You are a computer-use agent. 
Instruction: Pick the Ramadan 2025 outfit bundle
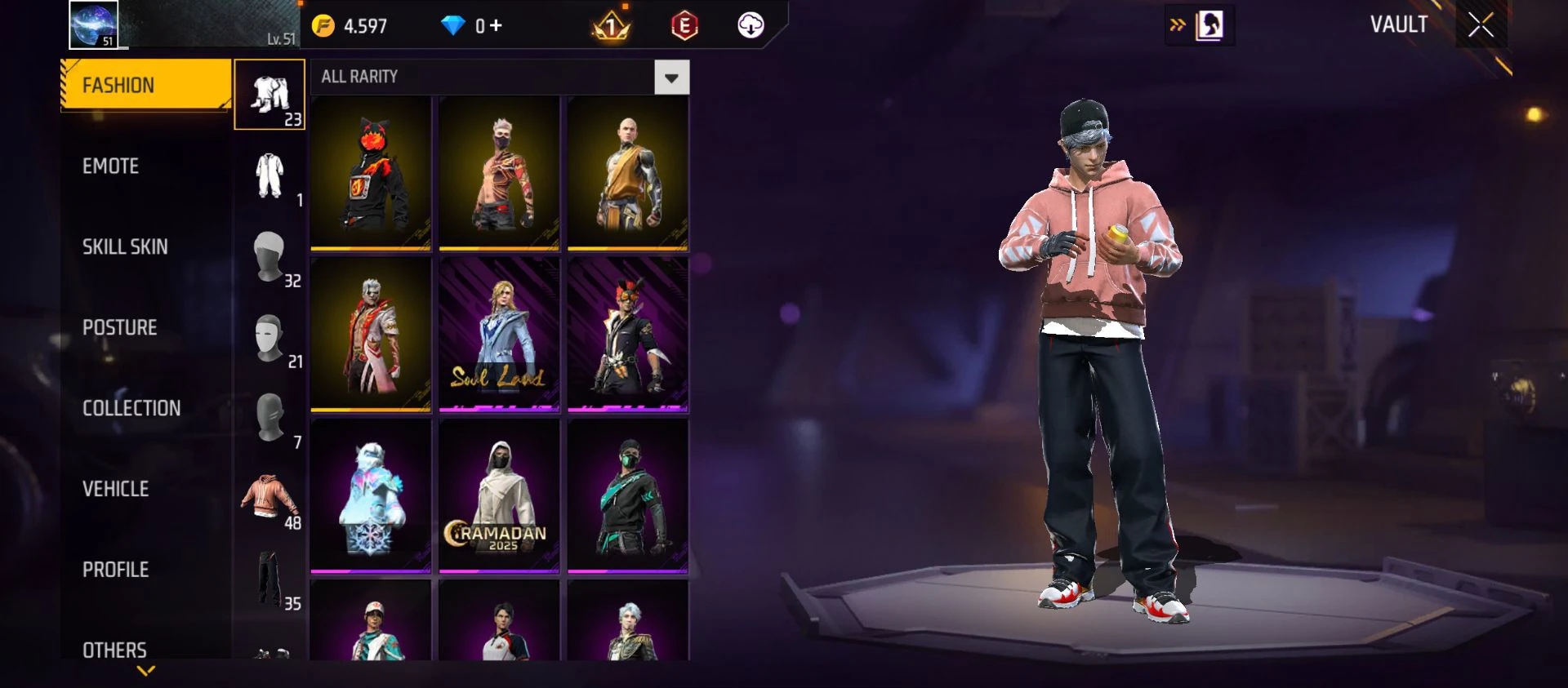point(499,495)
